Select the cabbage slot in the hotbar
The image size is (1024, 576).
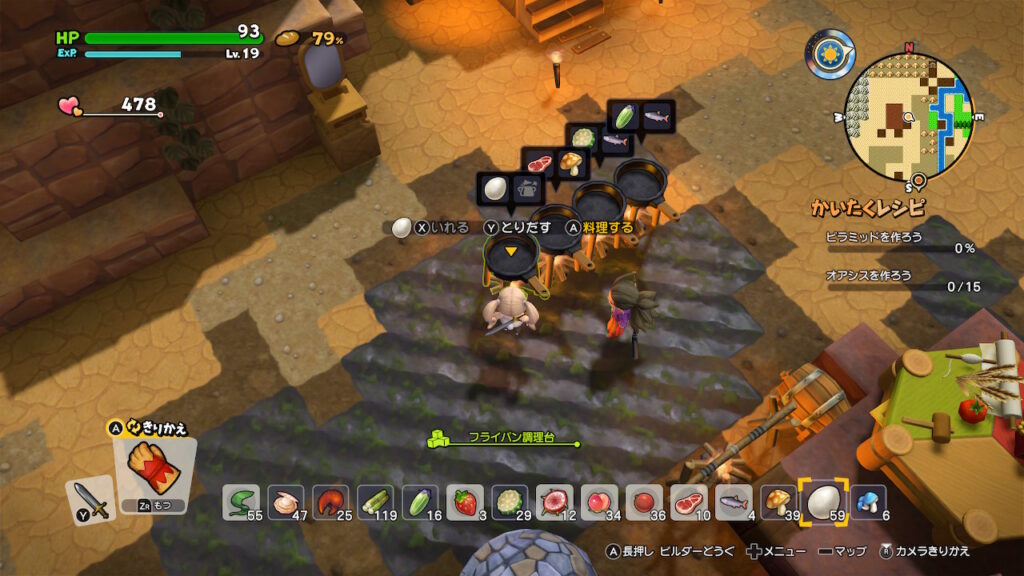tap(511, 501)
